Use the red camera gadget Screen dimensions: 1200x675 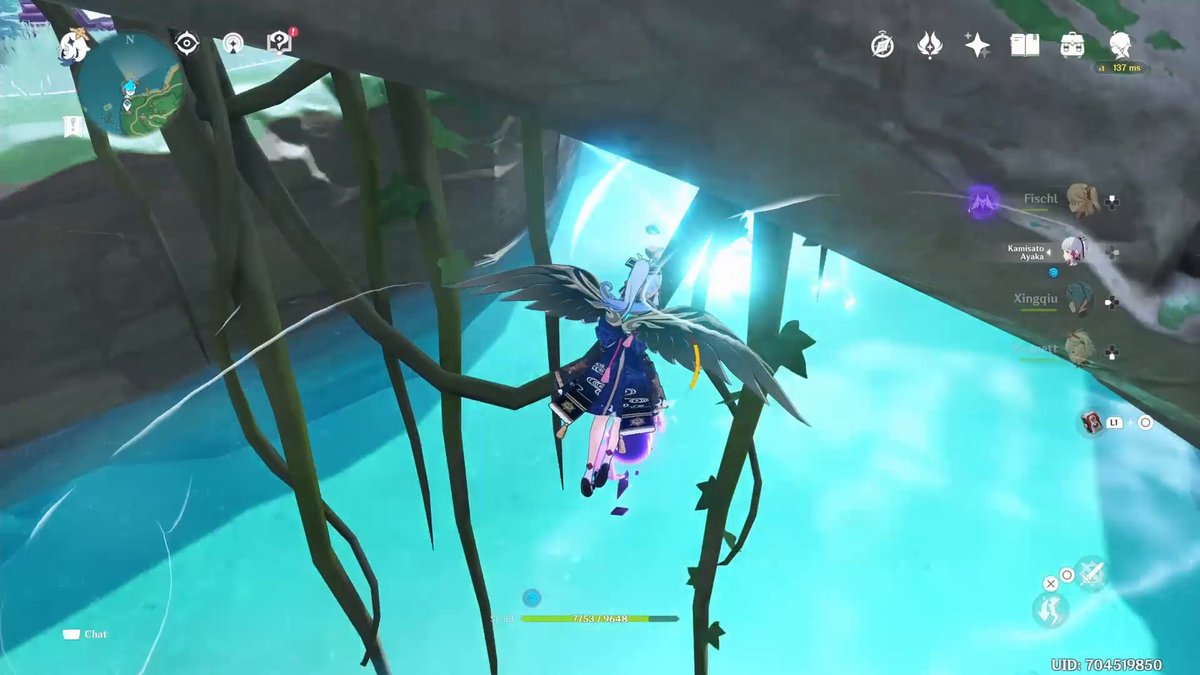[1091, 422]
